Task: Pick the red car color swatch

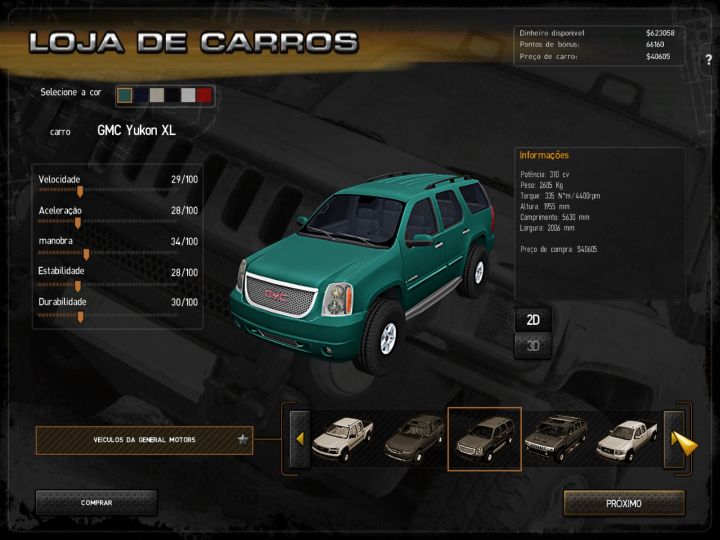Action: coord(204,95)
